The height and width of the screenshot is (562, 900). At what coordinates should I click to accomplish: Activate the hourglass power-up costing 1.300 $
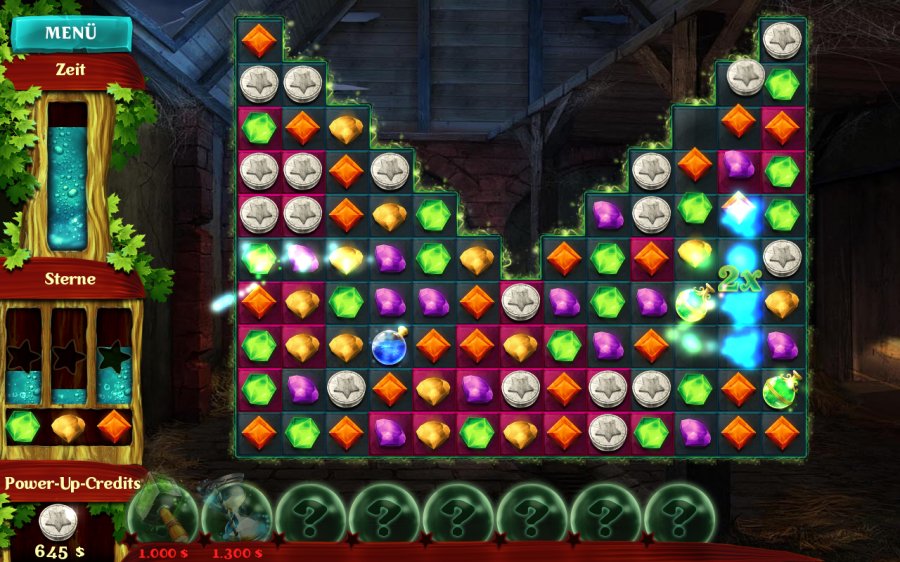[x=236, y=510]
